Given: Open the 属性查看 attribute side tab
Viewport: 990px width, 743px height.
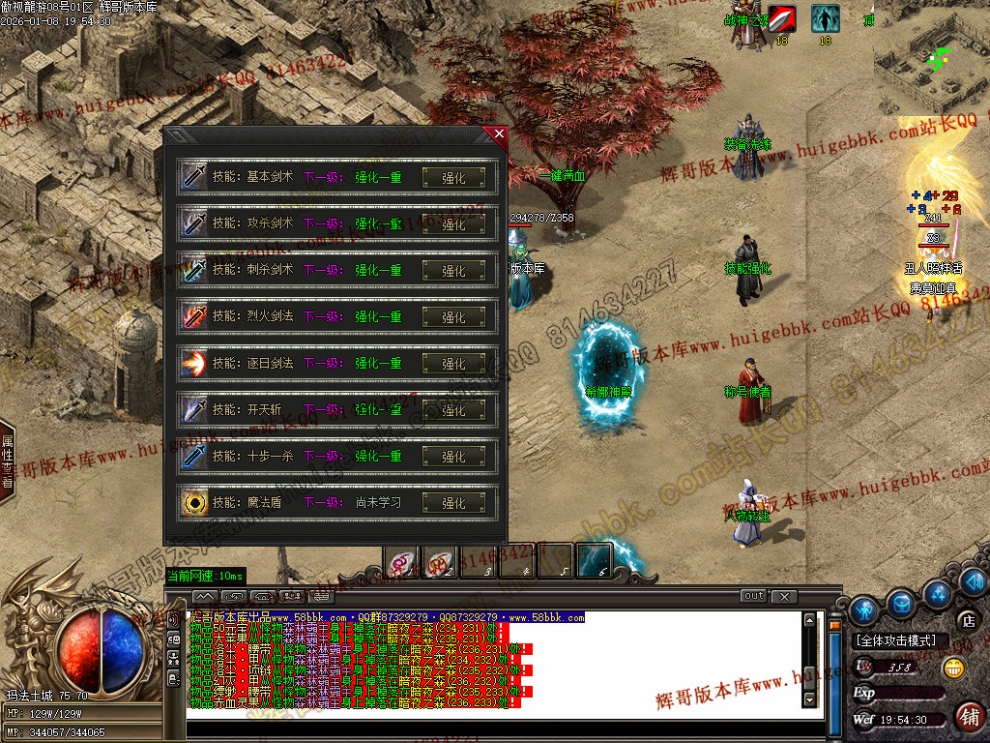Looking at the screenshot, I should (7, 461).
